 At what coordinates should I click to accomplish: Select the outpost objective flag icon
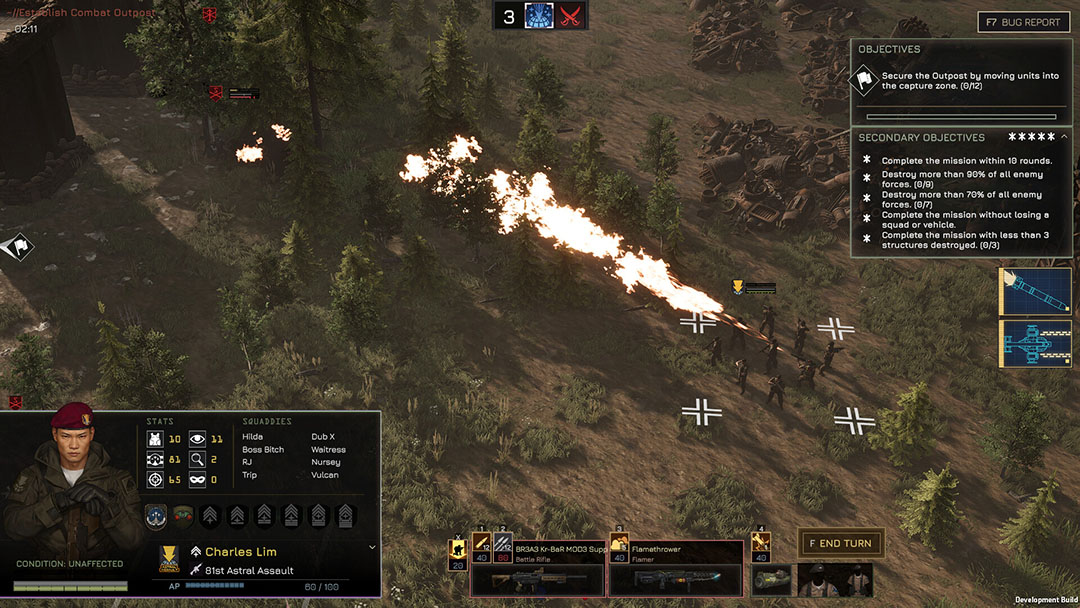[x=864, y=81]
